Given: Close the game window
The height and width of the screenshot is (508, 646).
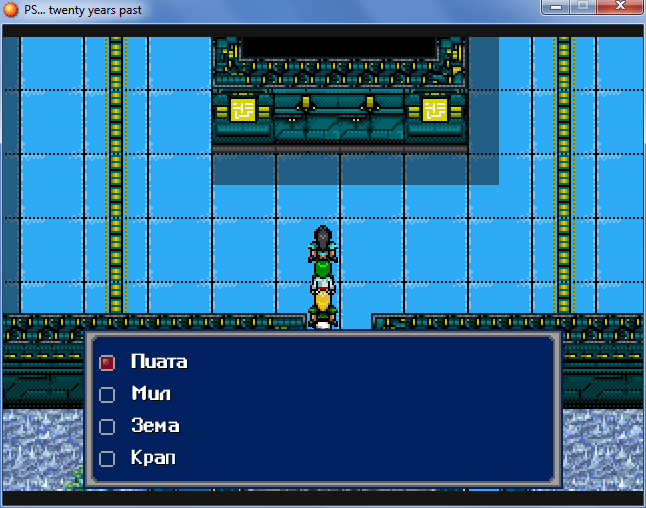Looking at the screenshot, I should point(620,6).
